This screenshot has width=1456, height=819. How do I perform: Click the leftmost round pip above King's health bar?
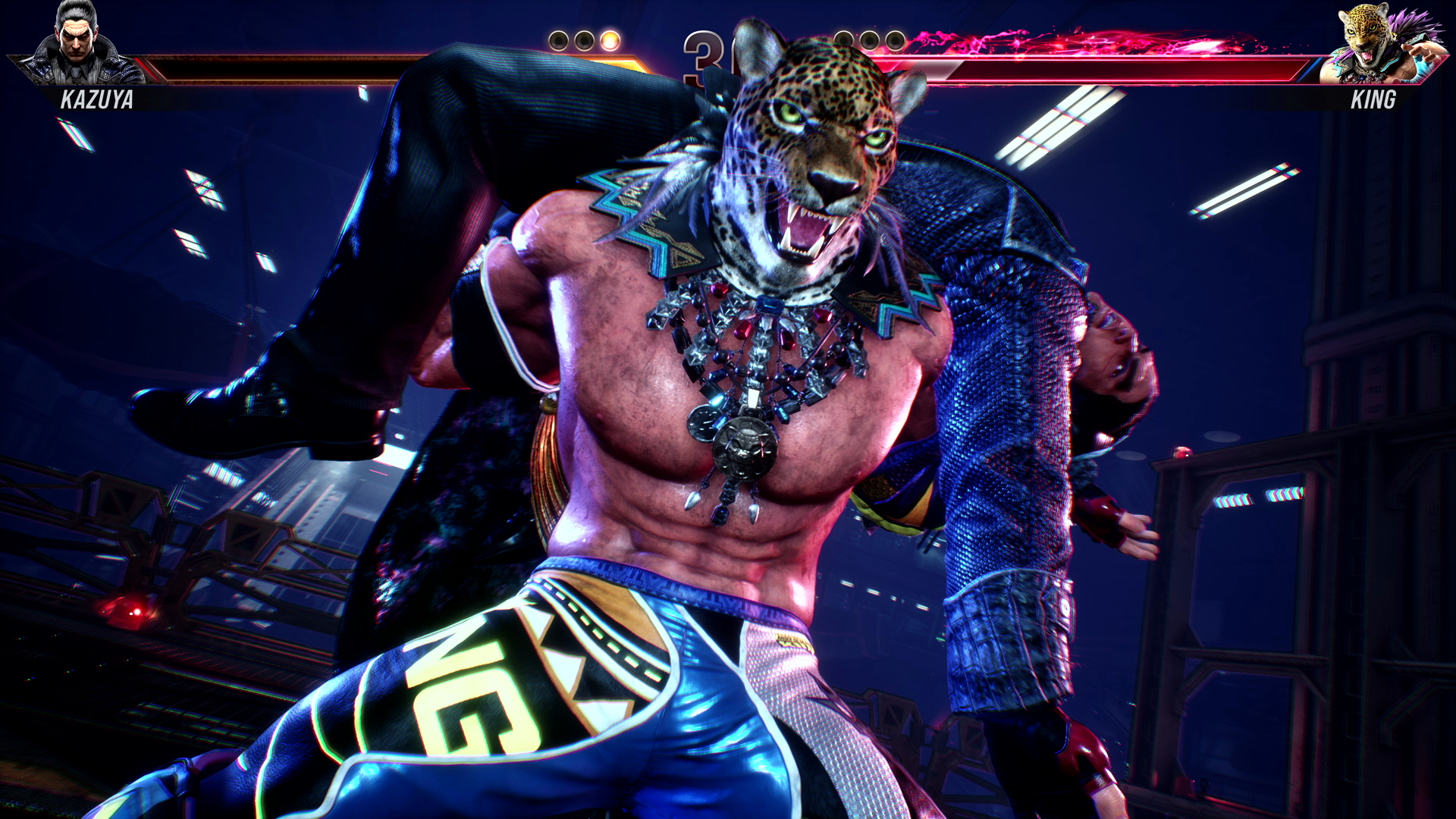[843, 39]
